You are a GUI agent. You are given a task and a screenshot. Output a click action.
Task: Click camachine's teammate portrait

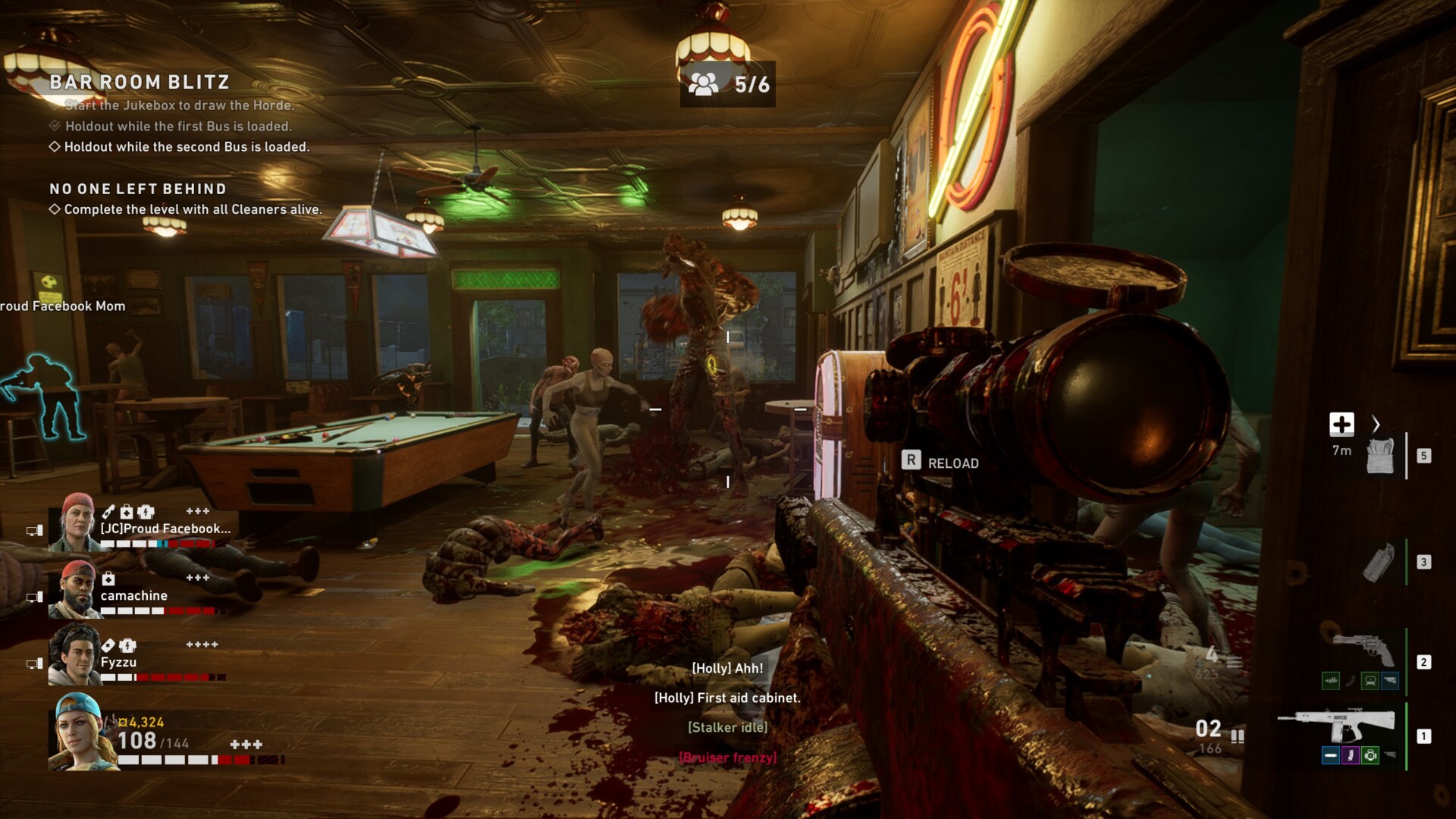75,590
